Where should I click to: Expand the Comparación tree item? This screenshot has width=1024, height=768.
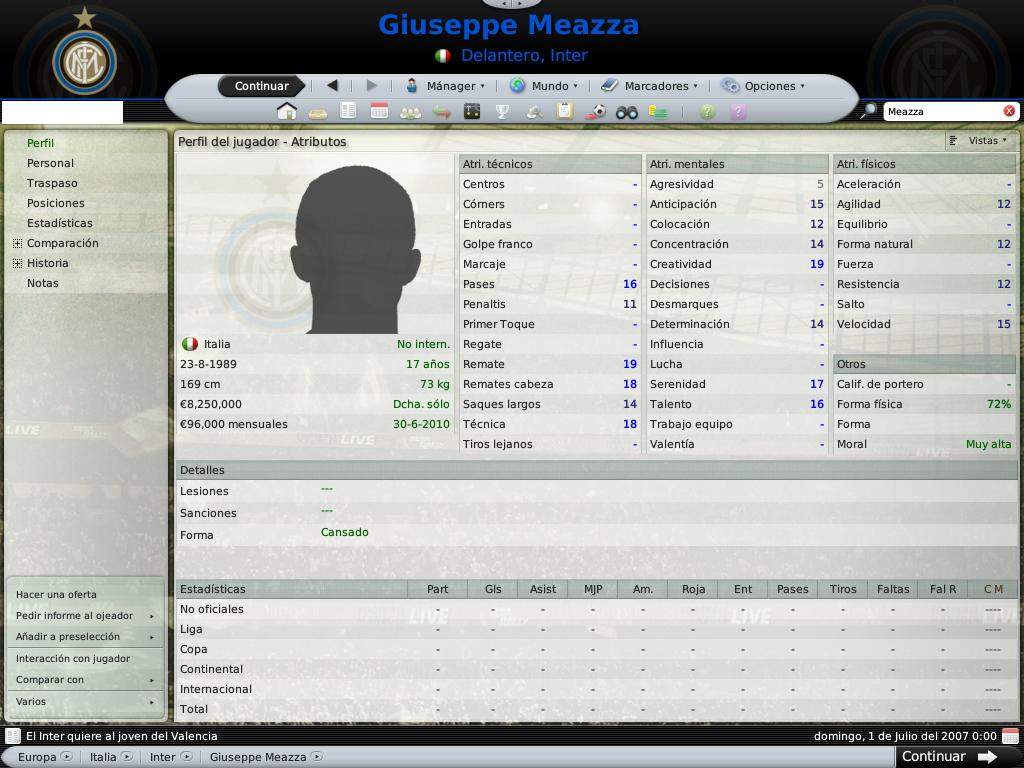coord(17,243)
